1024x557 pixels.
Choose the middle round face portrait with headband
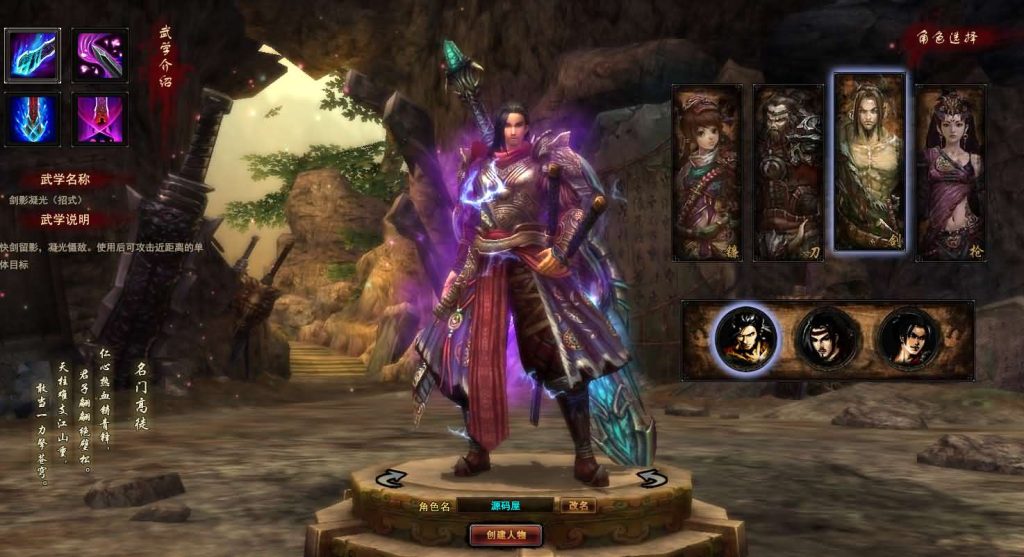tap(828, 339)
